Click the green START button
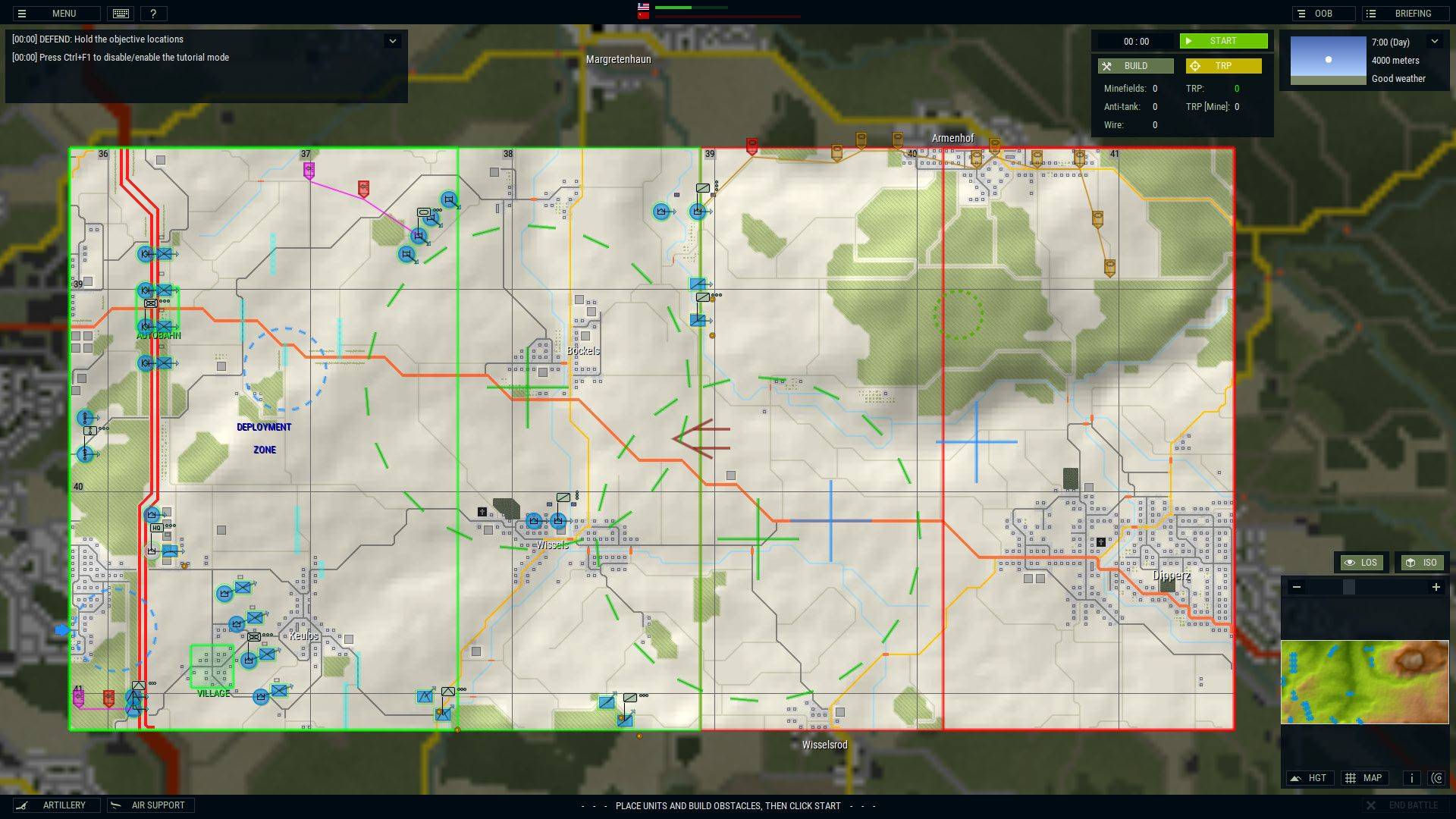The image size is (1456, 819). pos(1222,41)
